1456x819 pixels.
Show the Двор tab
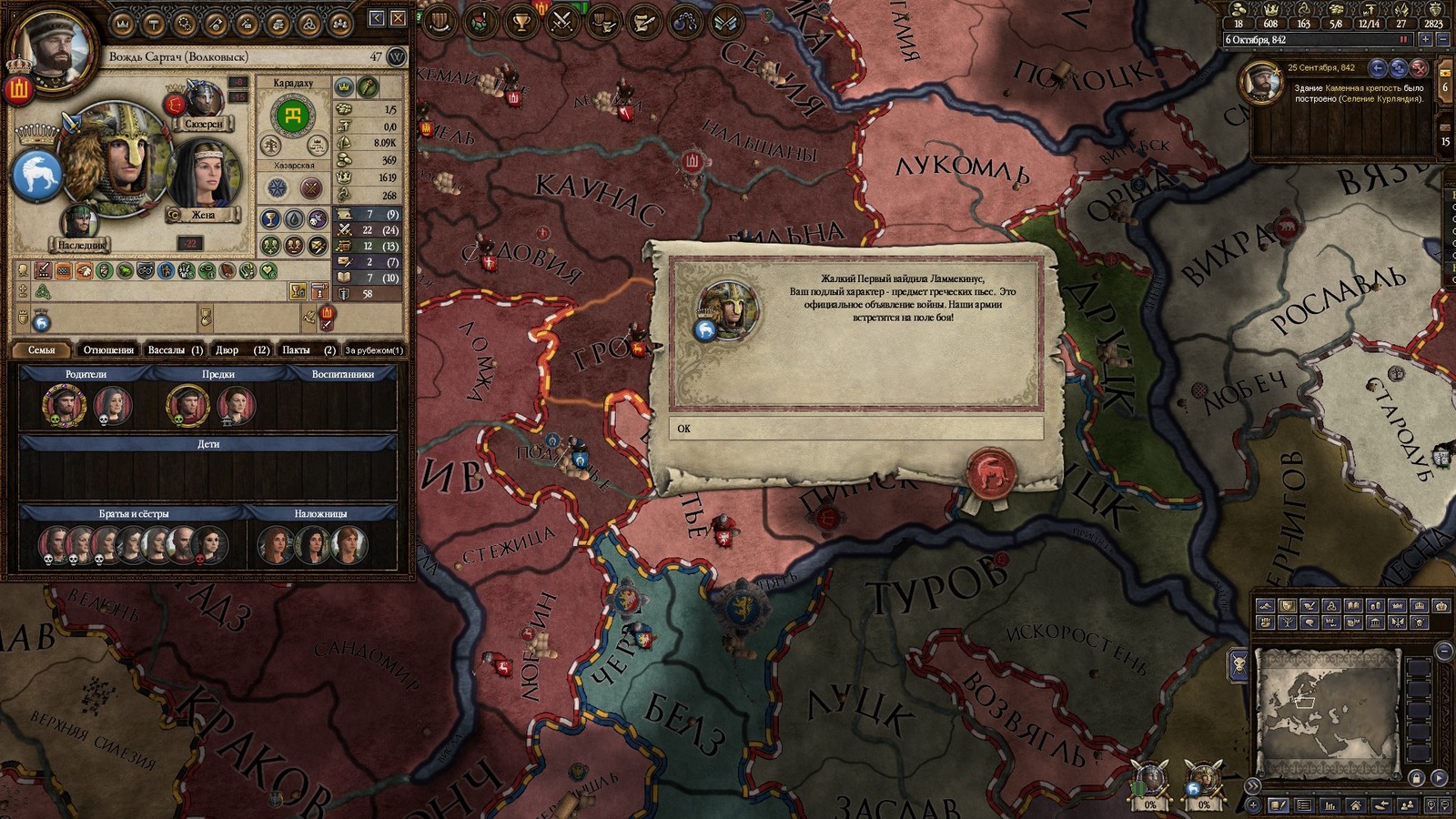pos(242,349)
